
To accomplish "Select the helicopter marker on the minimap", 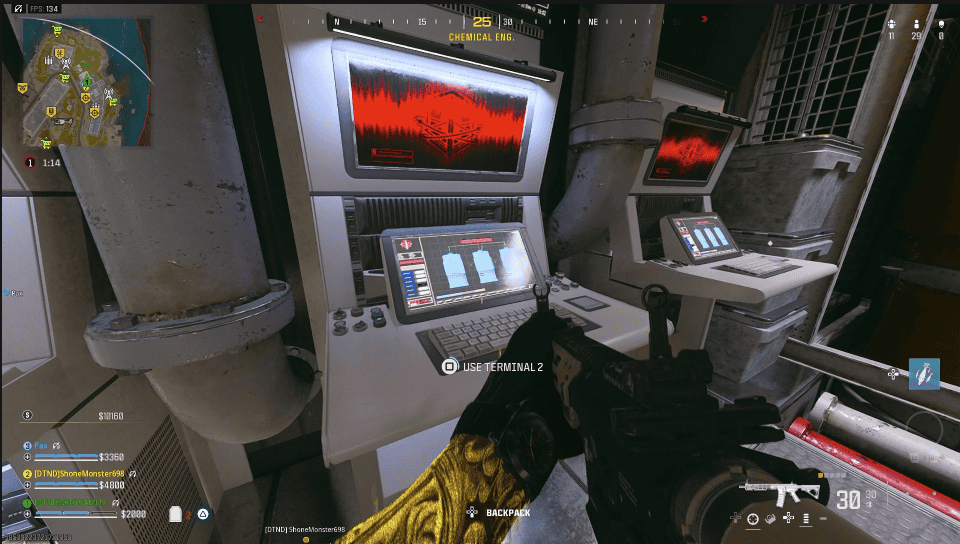I will 65,120.
